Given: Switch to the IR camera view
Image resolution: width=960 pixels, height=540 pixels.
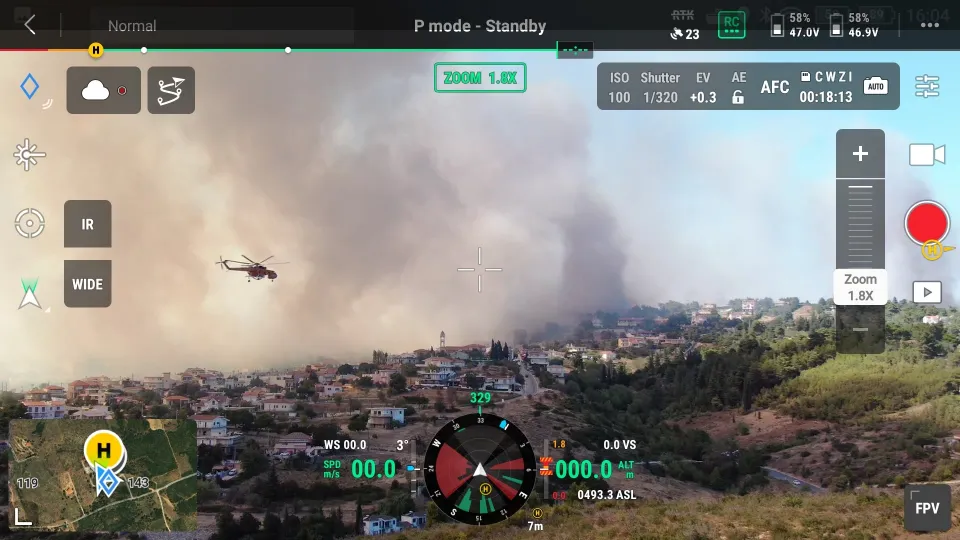Looking at the screenshot, I should 88,224.
